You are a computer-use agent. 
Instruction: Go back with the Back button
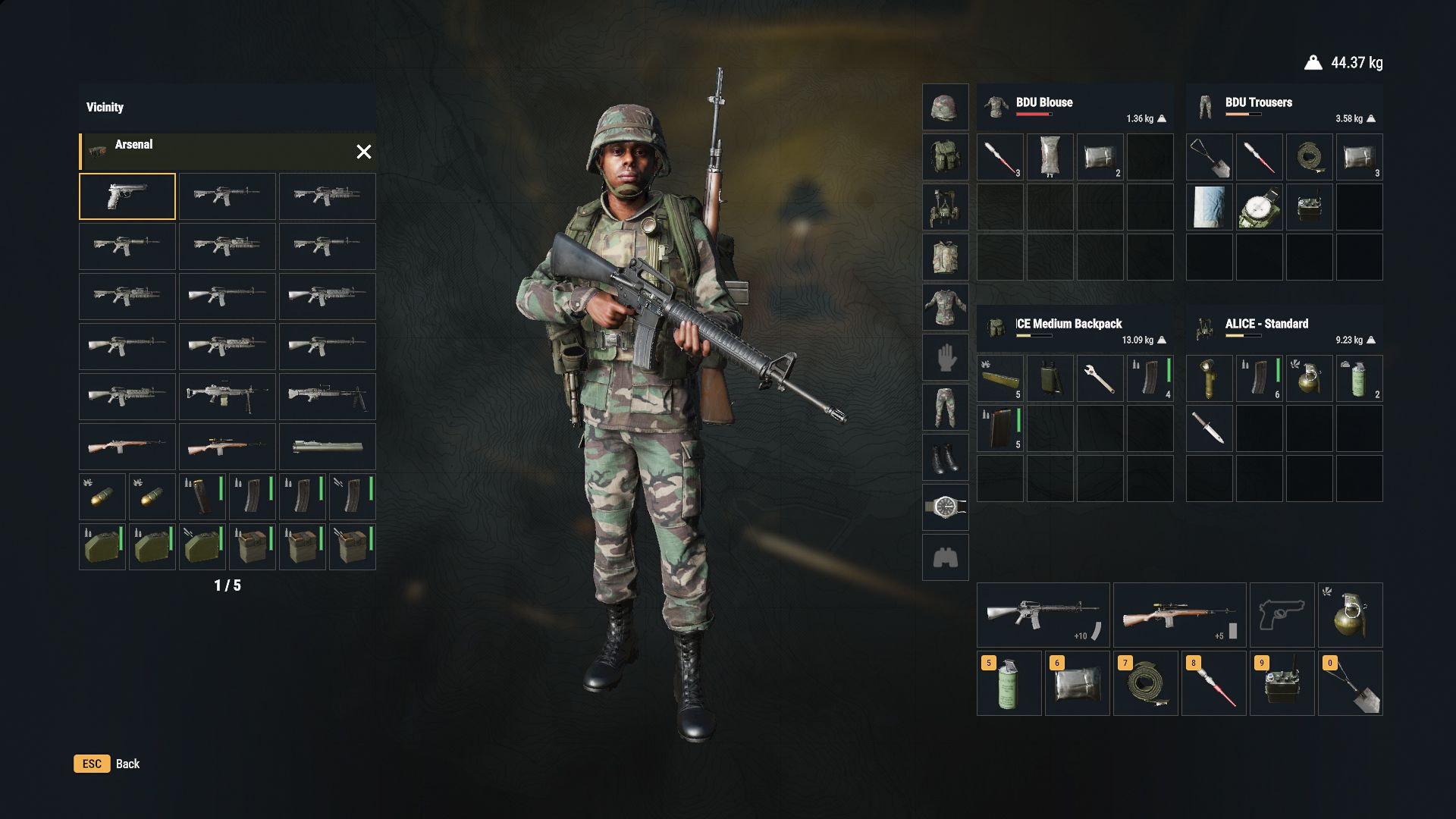[x=107, y=764]
